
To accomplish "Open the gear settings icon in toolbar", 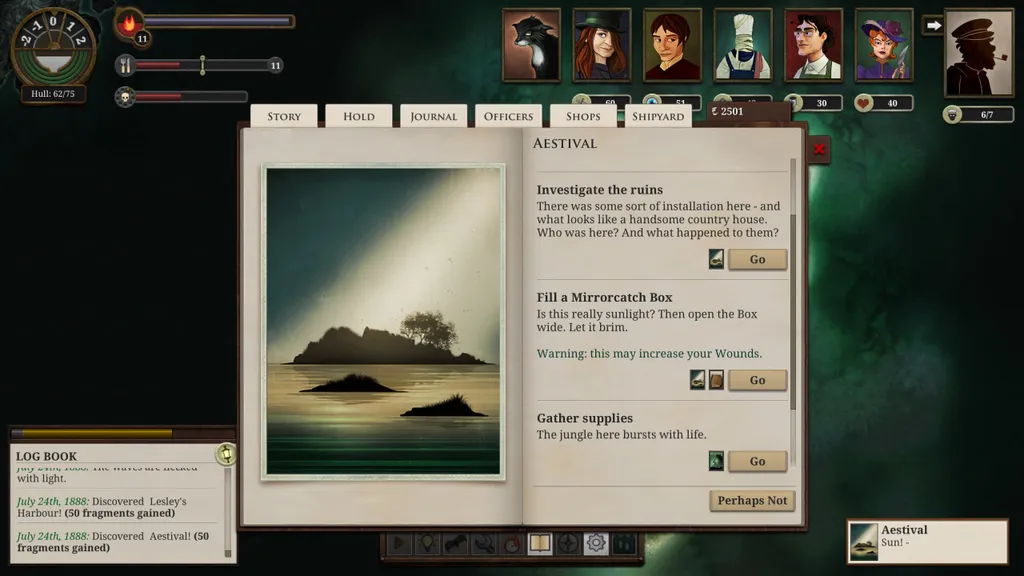I will point(596,544).
